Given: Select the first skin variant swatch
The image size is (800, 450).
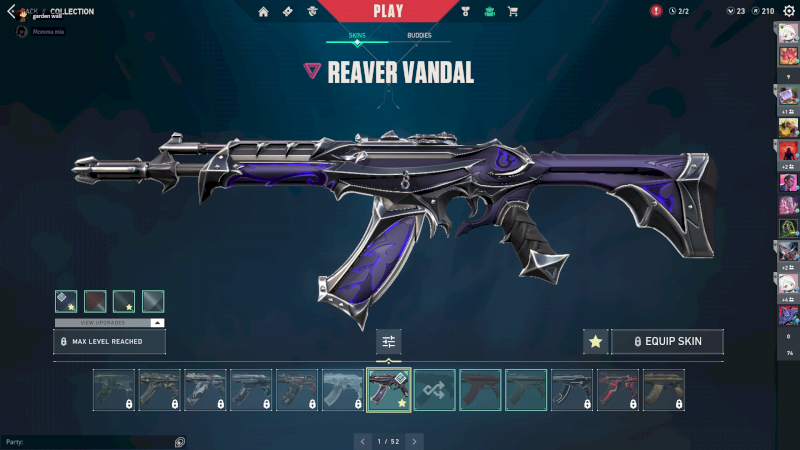Looking at the screenshot, I should click(66, 301).
